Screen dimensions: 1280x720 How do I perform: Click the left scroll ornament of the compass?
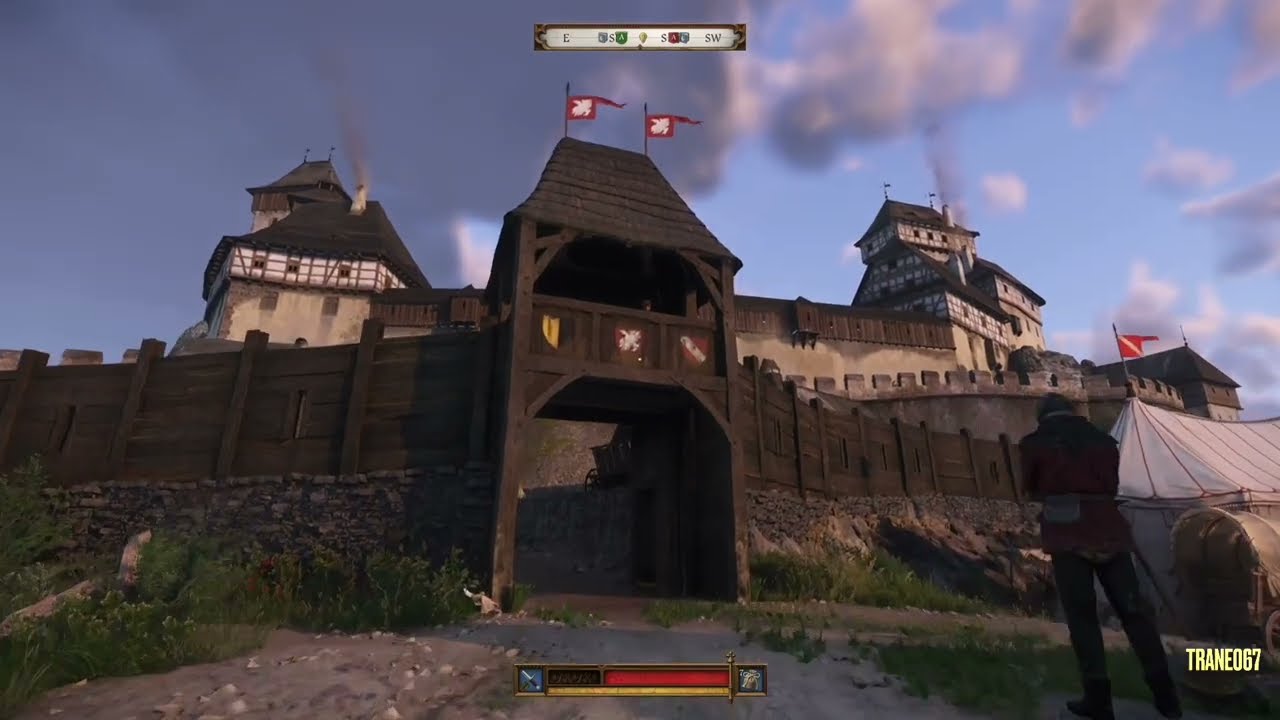(x=540, y=37)
